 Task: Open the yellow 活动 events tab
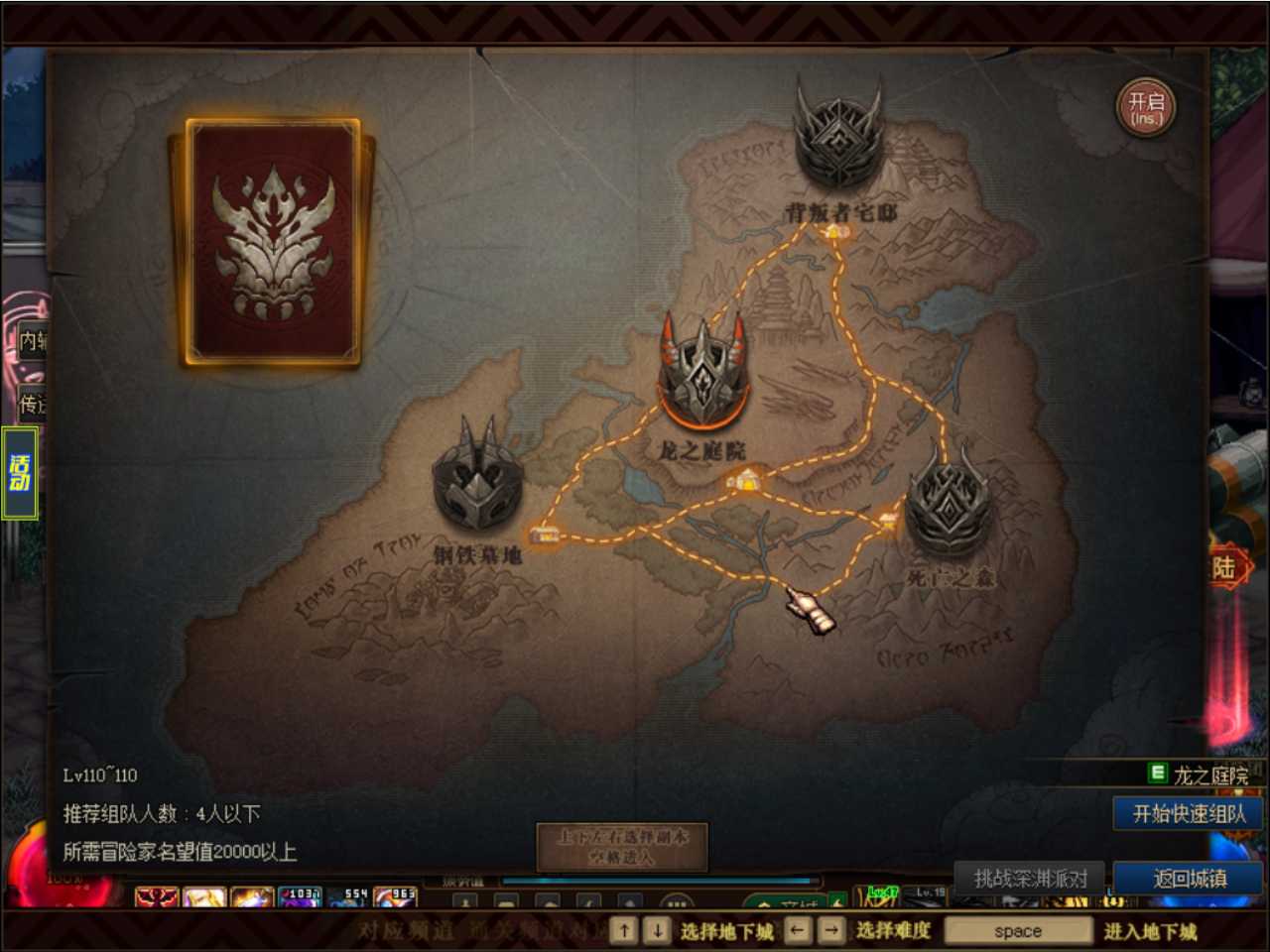pyautogui.click(x=20, y=473)
